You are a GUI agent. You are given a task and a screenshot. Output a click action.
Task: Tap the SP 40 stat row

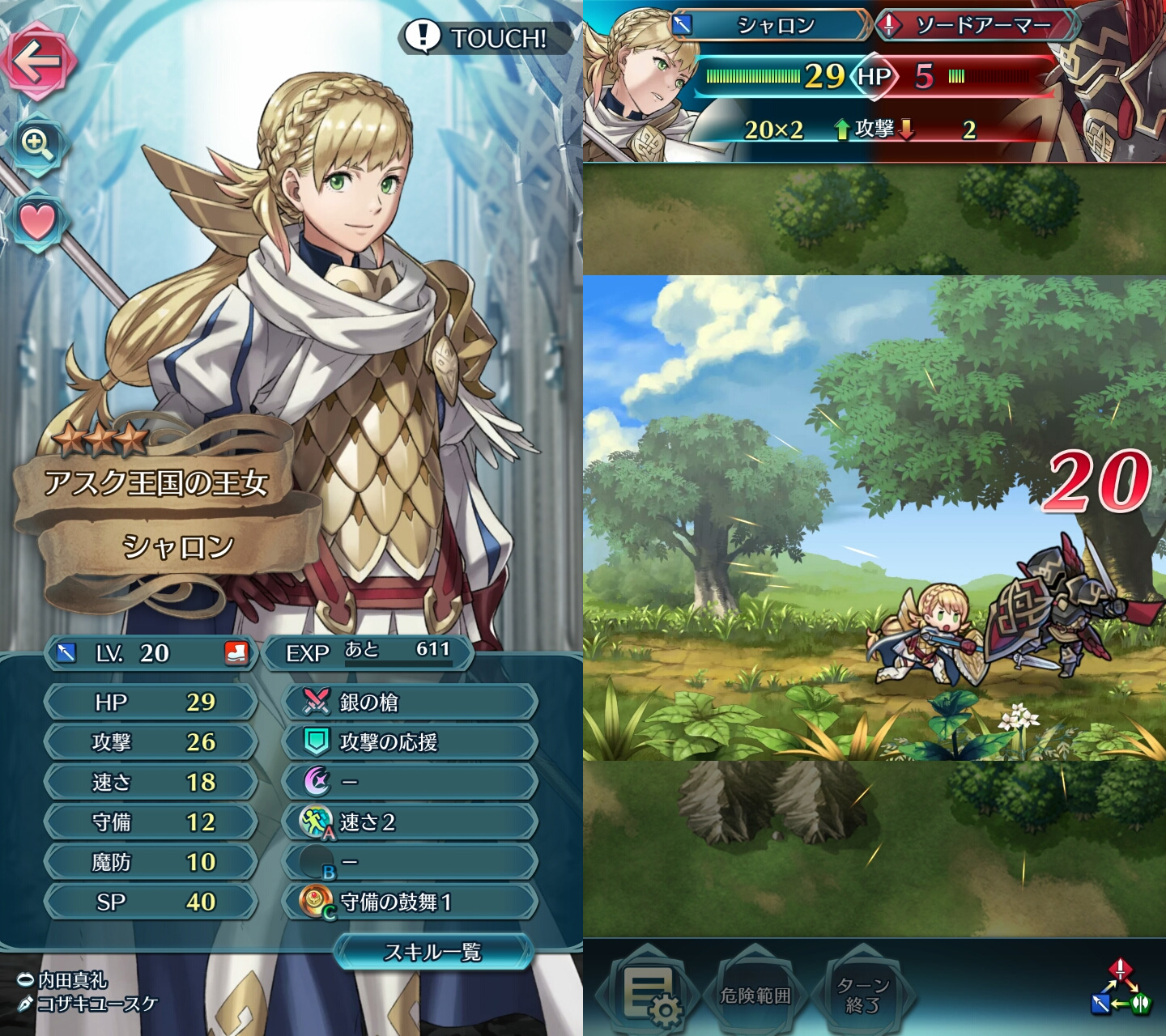pyautogui.click(x=151, y=902)
